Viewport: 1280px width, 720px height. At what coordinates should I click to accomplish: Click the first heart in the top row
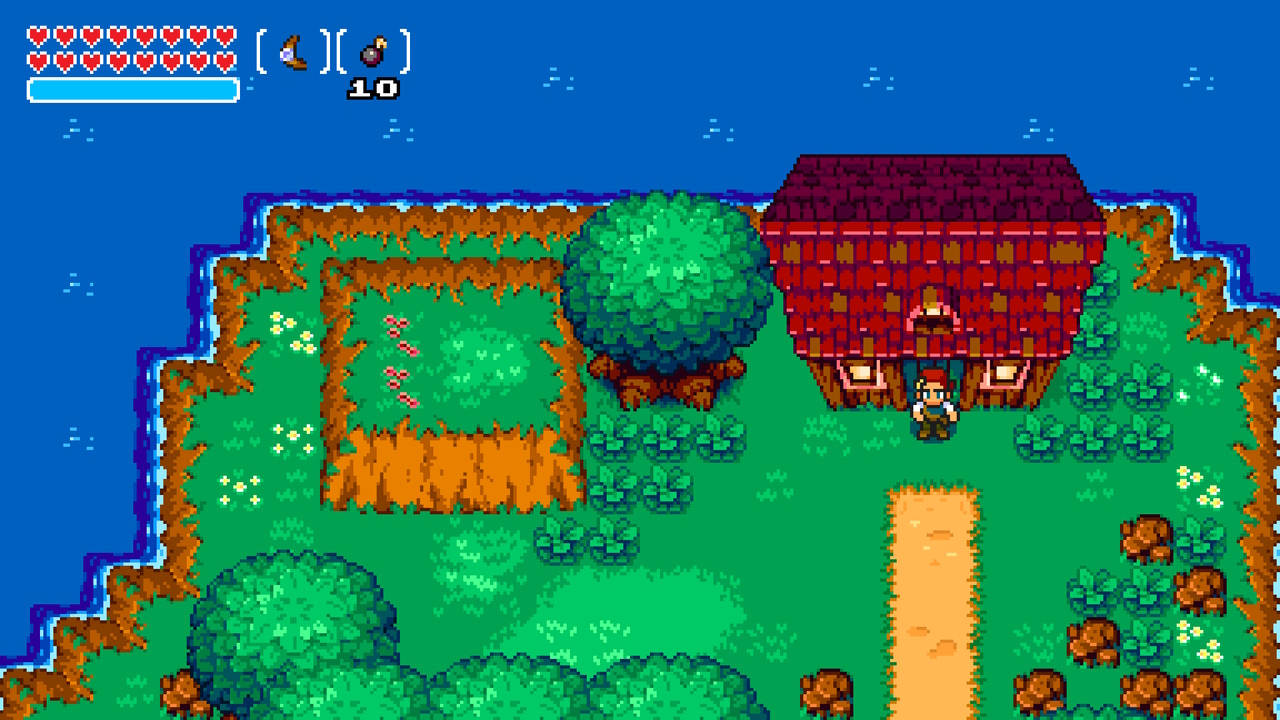[x=37, y=34]
